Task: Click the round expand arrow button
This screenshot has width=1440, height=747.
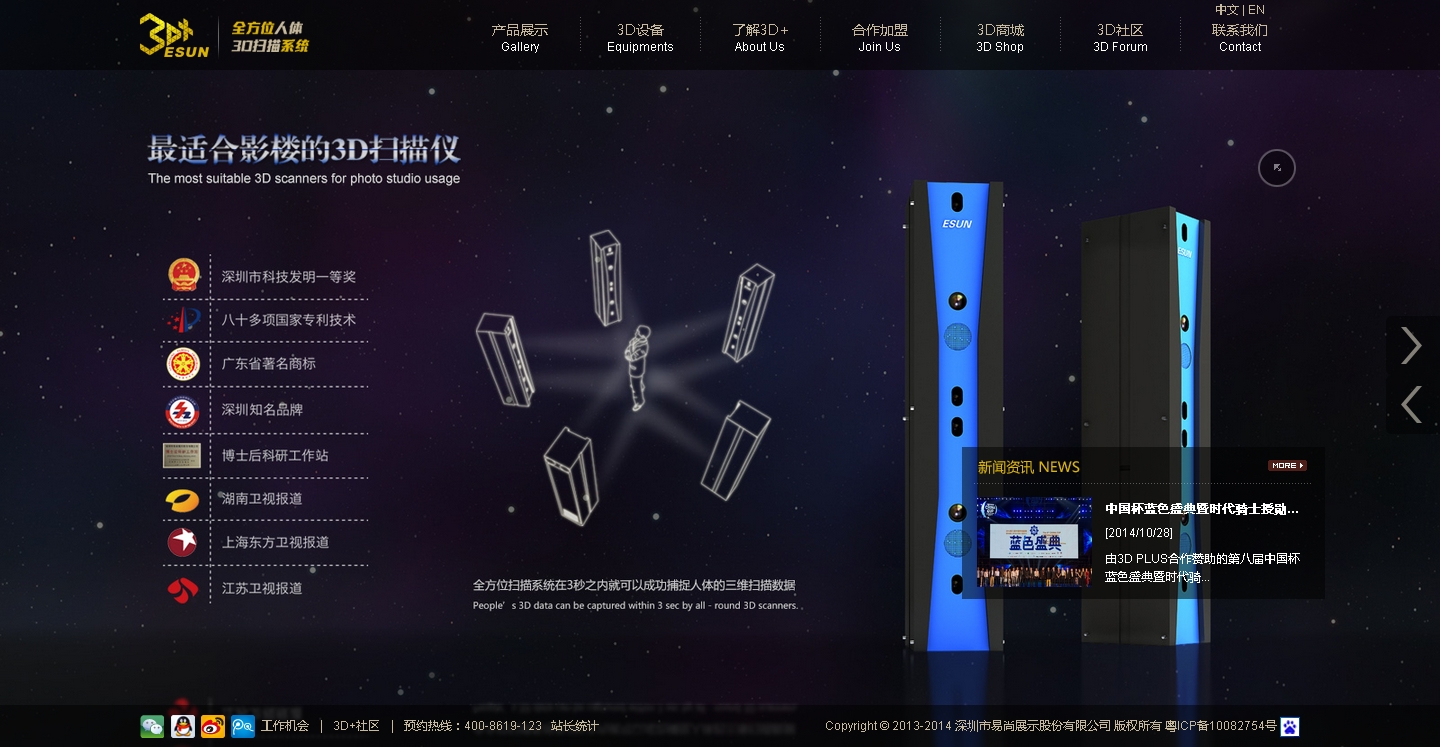Action: coord(1277,168)
